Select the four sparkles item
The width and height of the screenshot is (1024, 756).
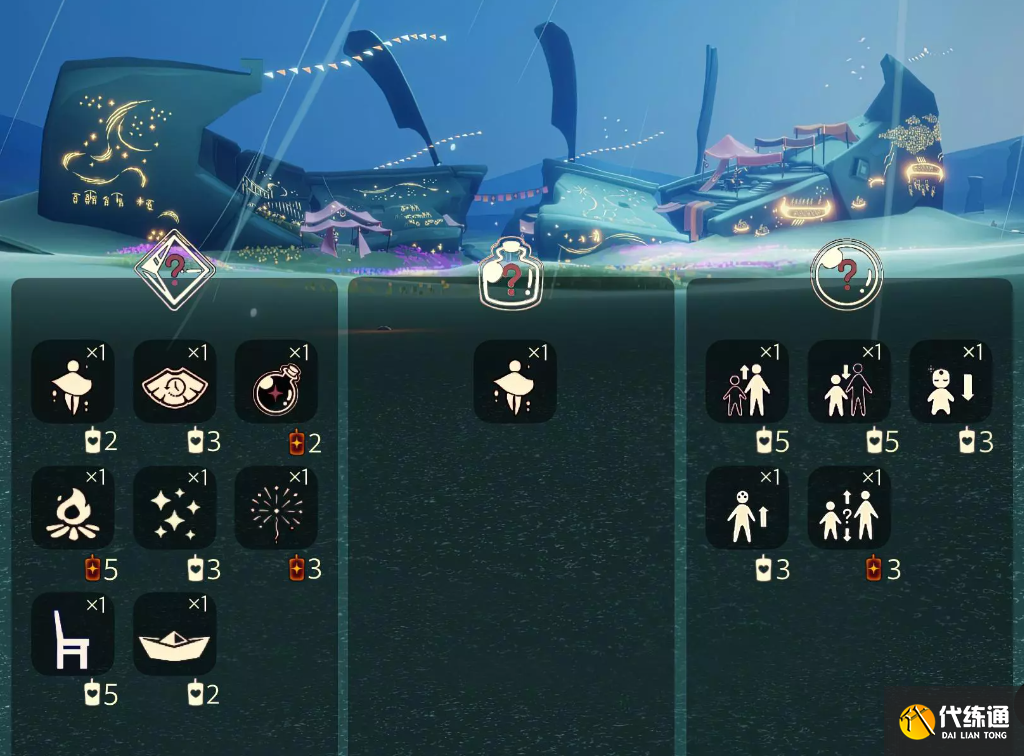(x=175, y=508)
